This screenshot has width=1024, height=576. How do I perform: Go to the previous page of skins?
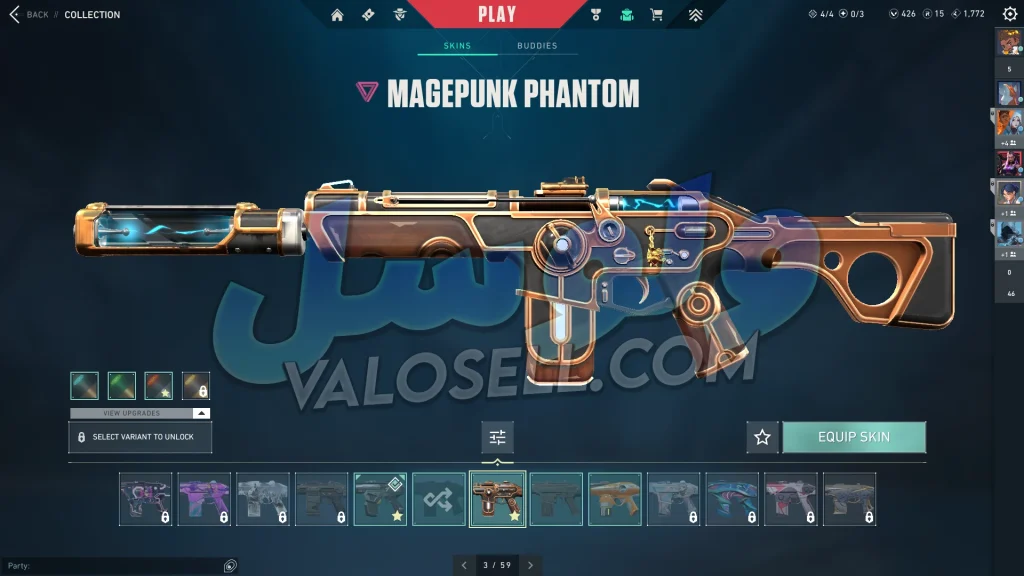(x=464, y=565)
